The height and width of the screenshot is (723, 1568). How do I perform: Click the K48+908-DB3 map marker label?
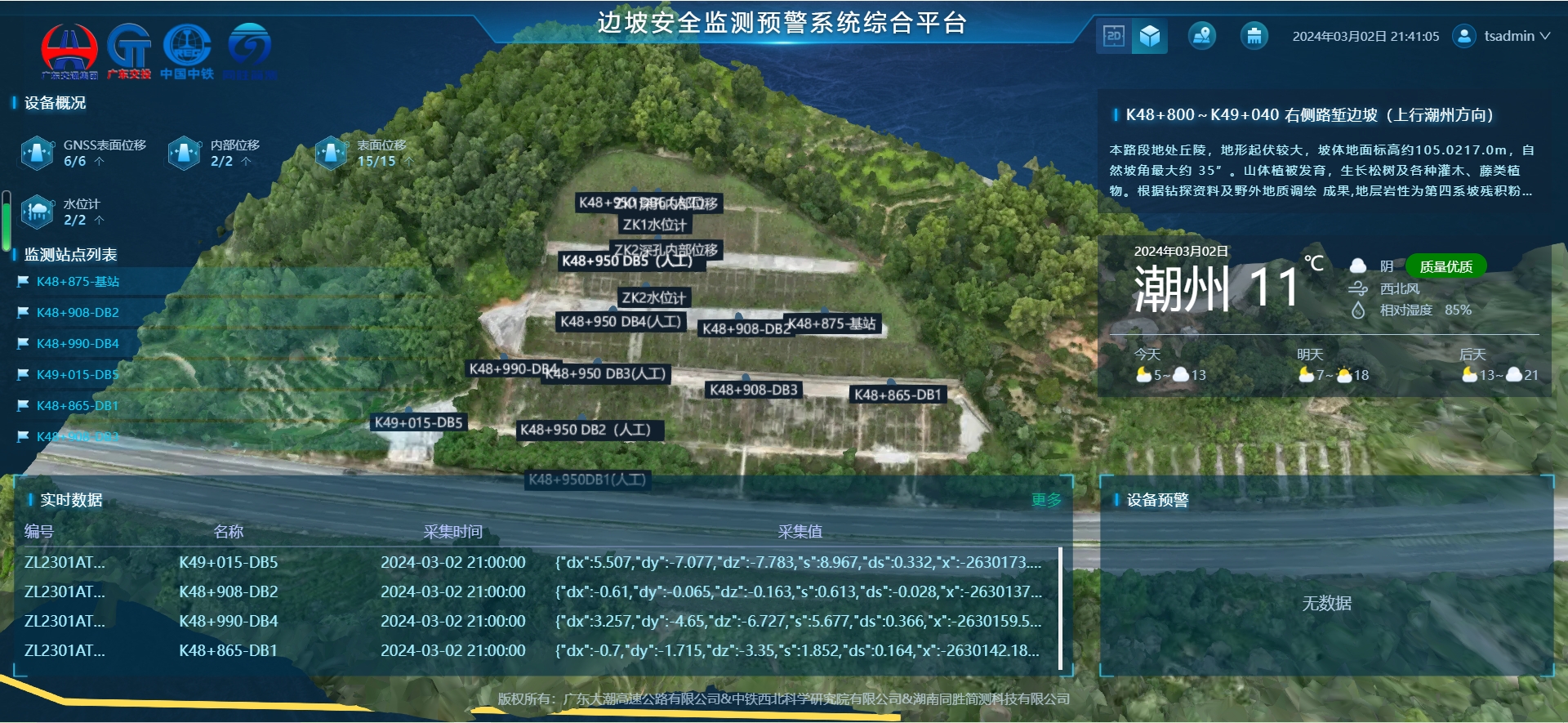pos(753,391)
